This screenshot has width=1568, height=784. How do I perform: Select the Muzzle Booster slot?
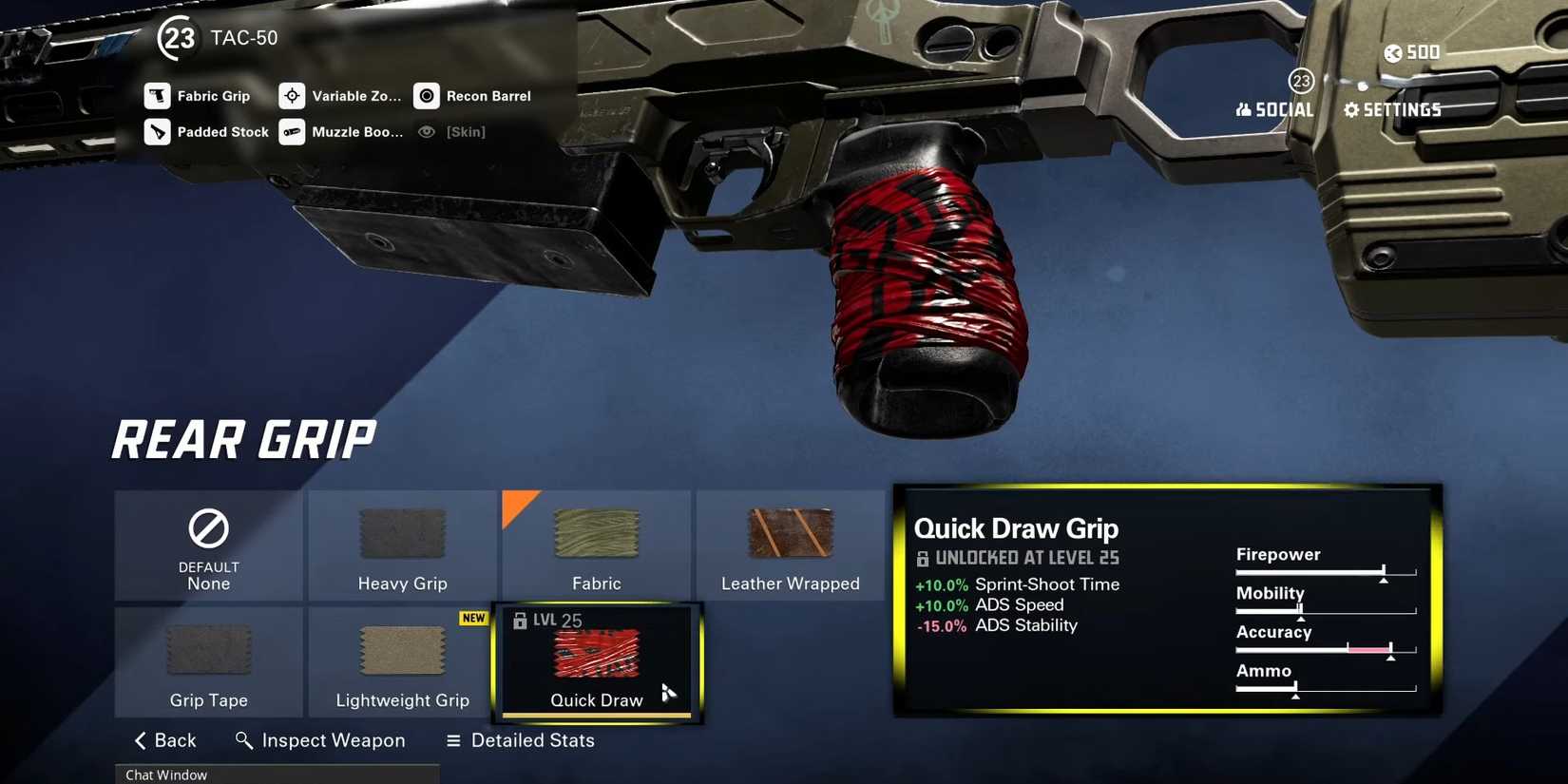point(341,132)
